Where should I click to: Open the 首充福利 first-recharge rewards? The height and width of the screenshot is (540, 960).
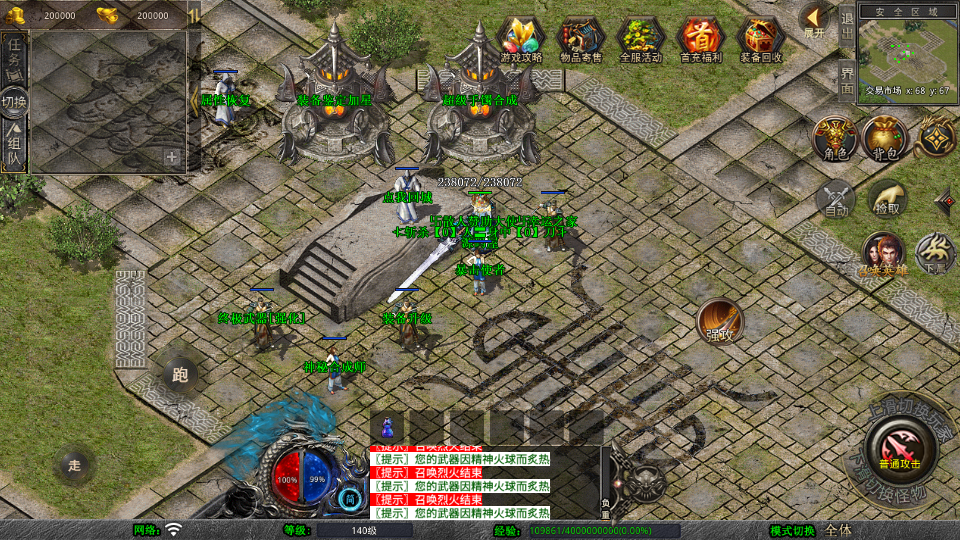tap(701, 39)
